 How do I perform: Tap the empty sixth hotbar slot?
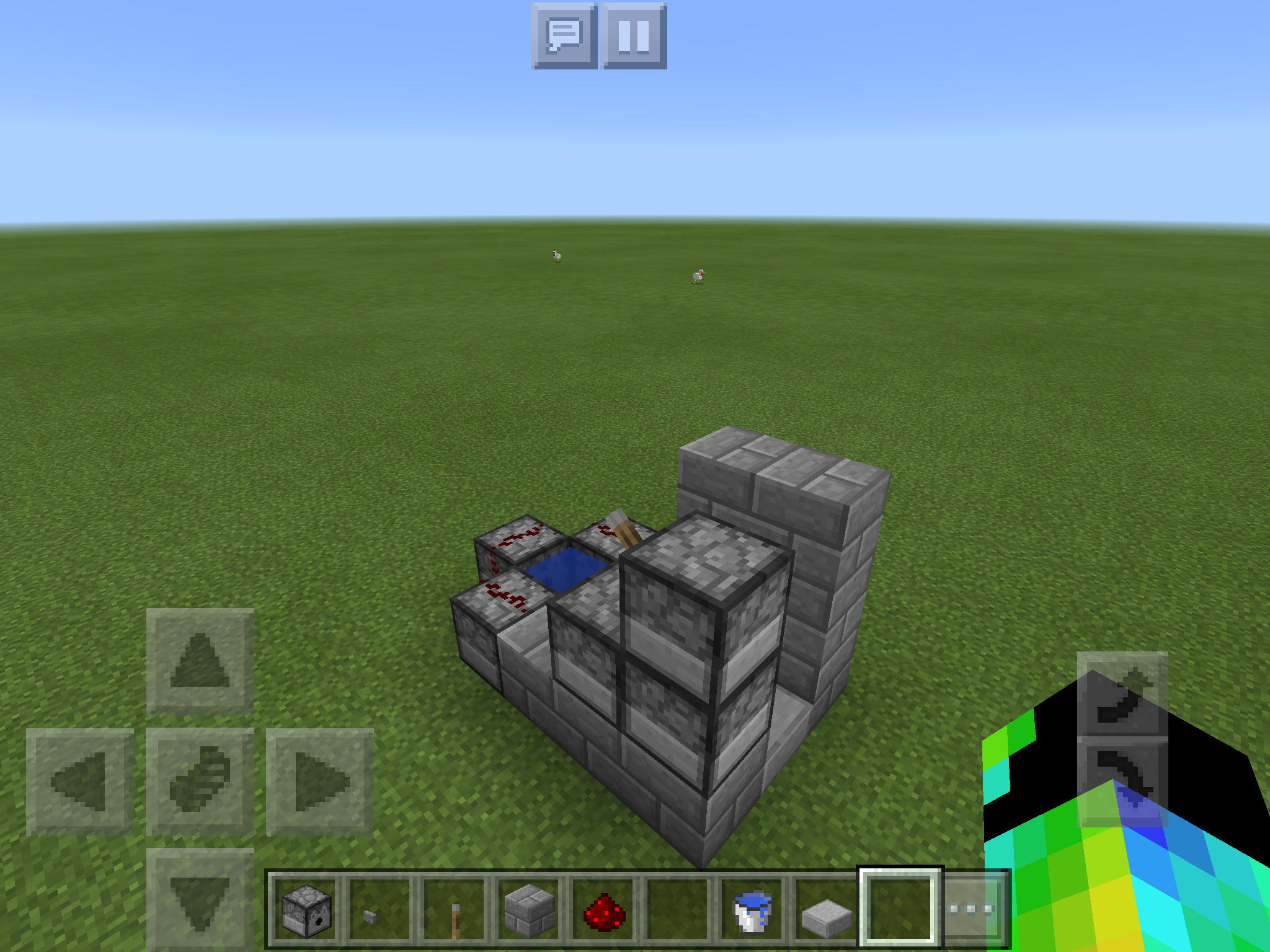[x=680, y=909]
